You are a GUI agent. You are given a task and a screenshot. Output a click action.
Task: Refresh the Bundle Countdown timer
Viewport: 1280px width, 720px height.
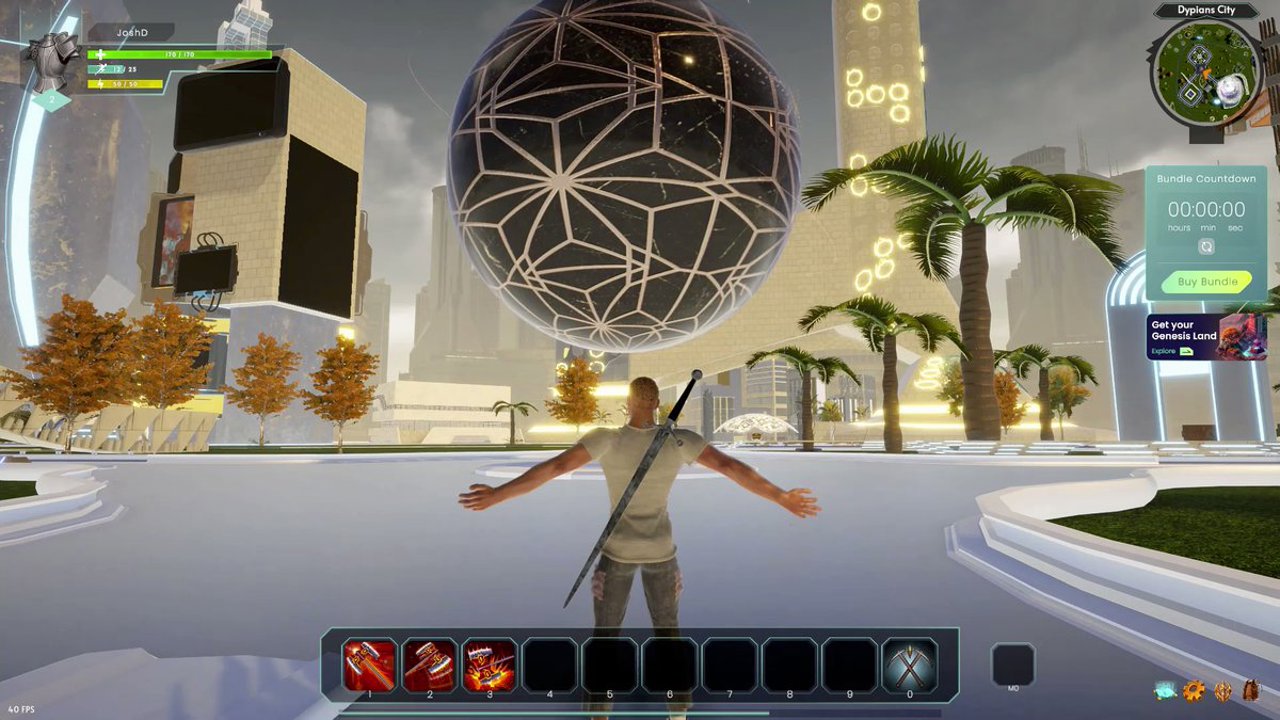point(1206,247)
